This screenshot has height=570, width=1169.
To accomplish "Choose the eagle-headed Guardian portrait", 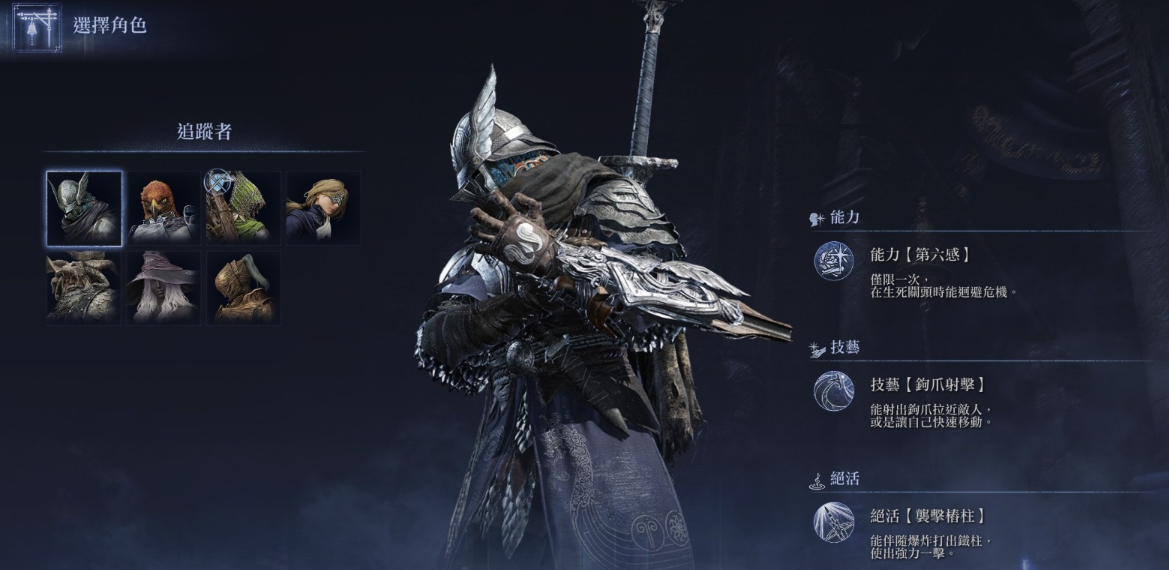I will point(163,208).
